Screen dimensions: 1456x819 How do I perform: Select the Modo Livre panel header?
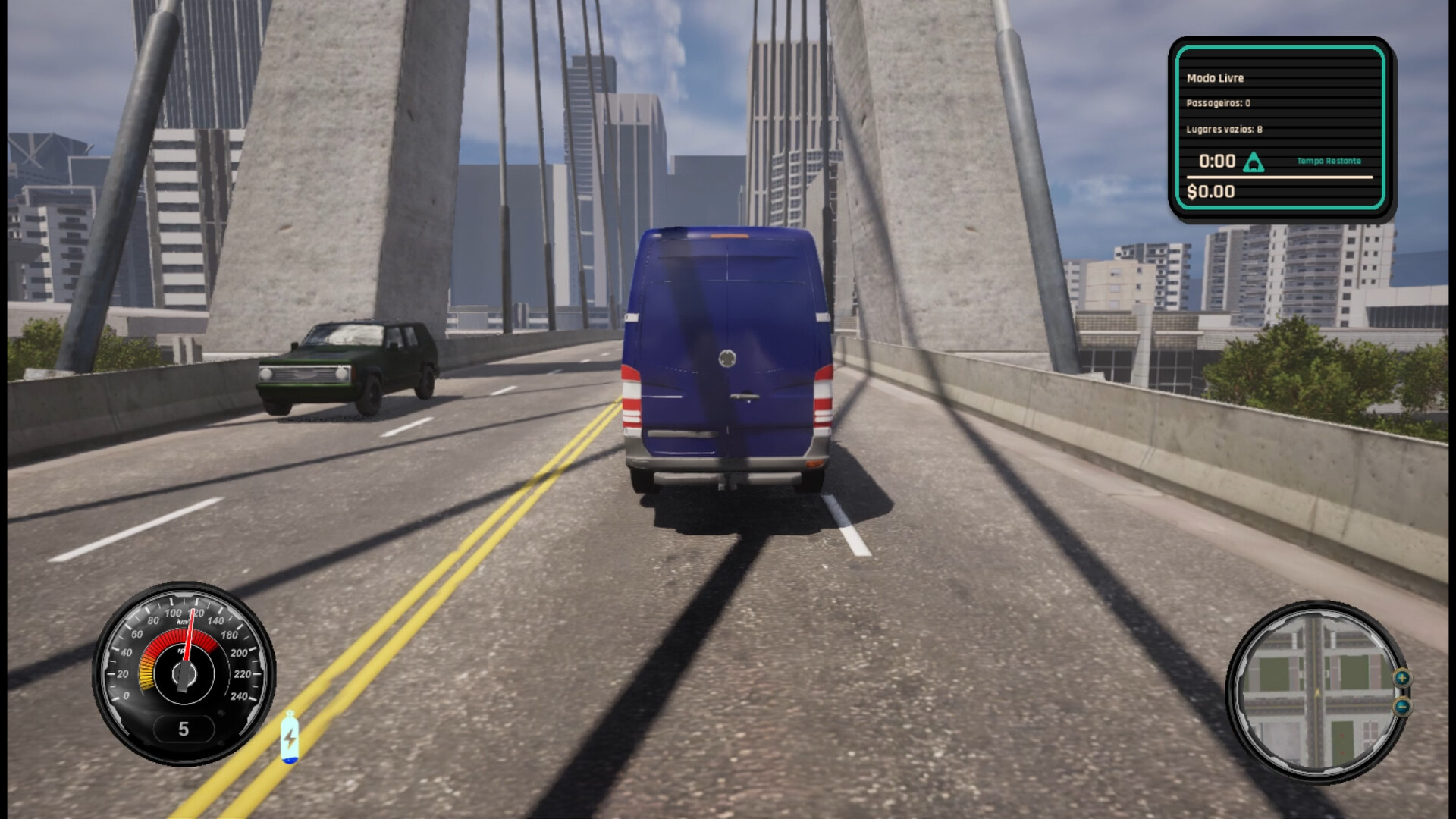(1215, 77)
